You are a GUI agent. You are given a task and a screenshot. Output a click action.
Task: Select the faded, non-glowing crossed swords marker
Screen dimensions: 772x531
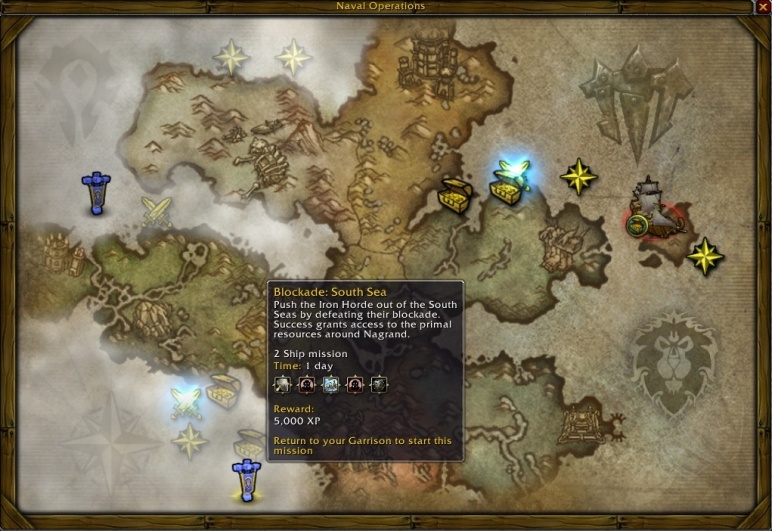tap(155, 210)
